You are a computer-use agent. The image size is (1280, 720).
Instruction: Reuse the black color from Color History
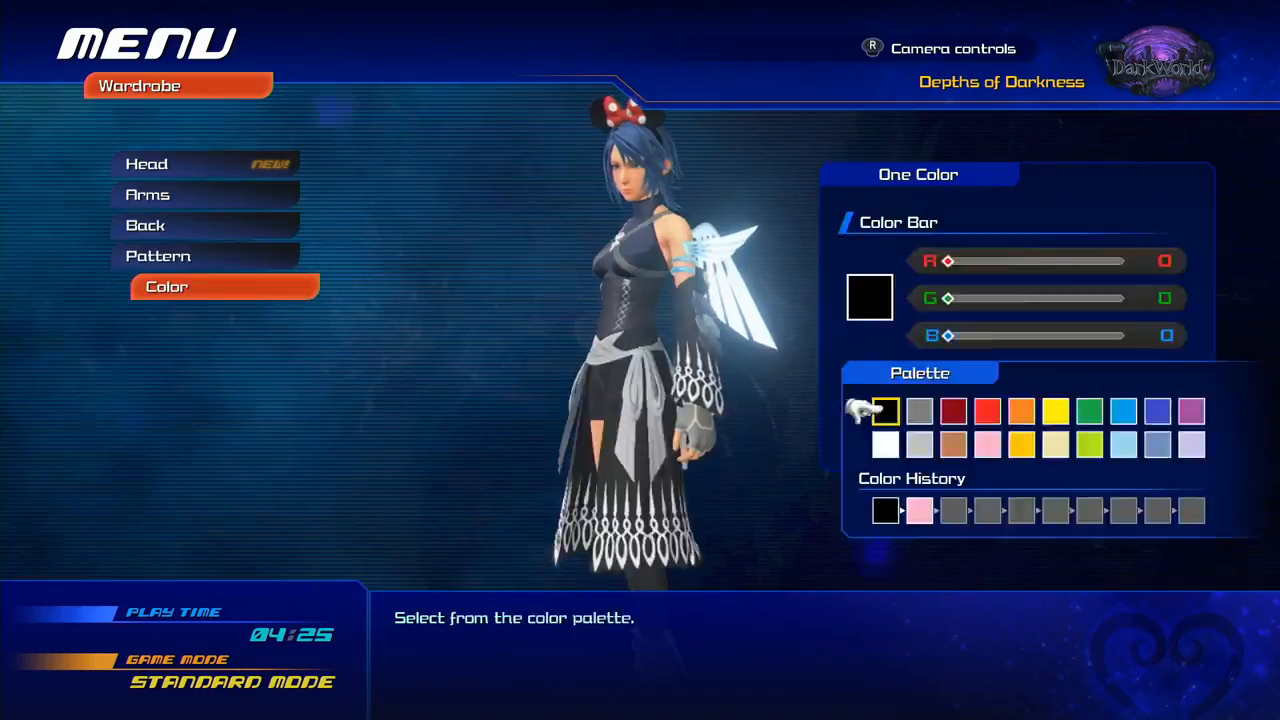click(886, 511)
